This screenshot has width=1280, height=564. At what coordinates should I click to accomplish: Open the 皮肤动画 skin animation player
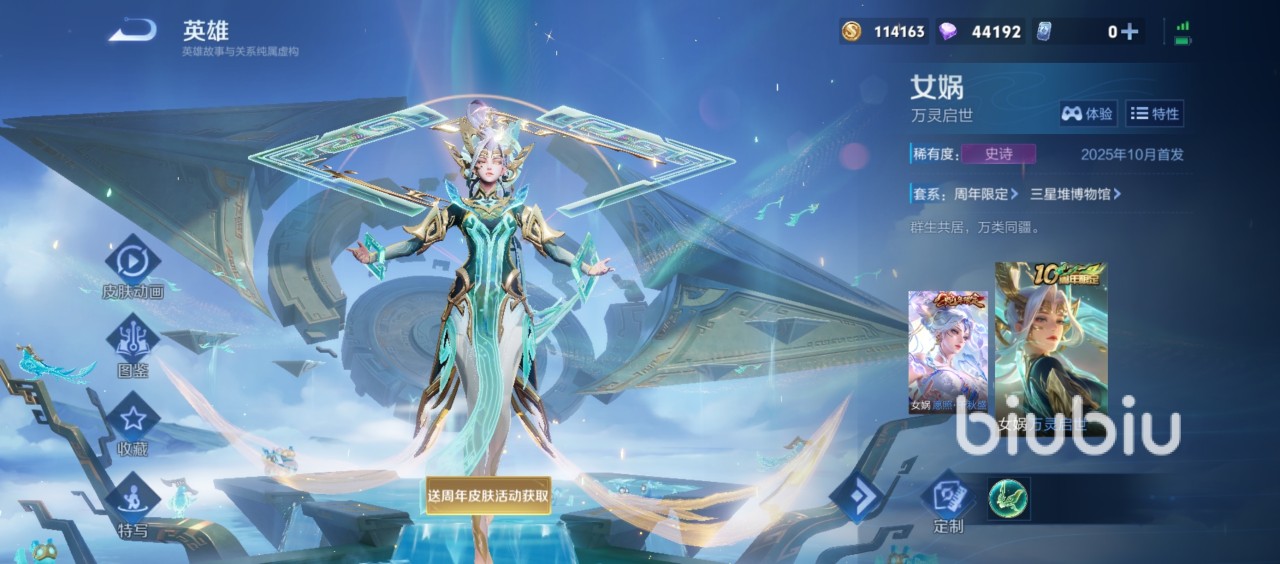point(133,263)
